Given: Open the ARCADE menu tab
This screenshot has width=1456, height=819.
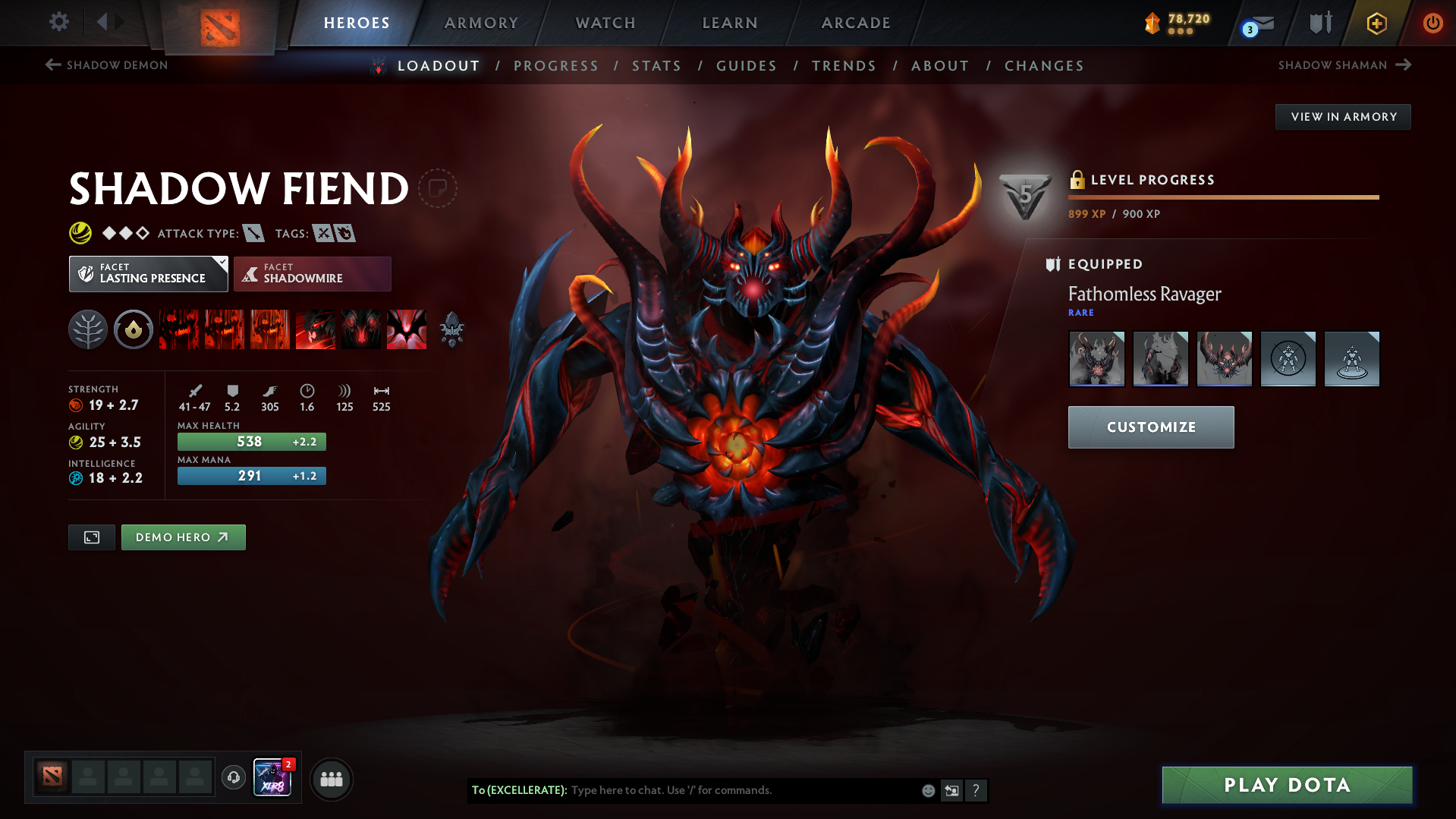Looking at the screenshot, I should pyautogui.click(x=855, y=23).
